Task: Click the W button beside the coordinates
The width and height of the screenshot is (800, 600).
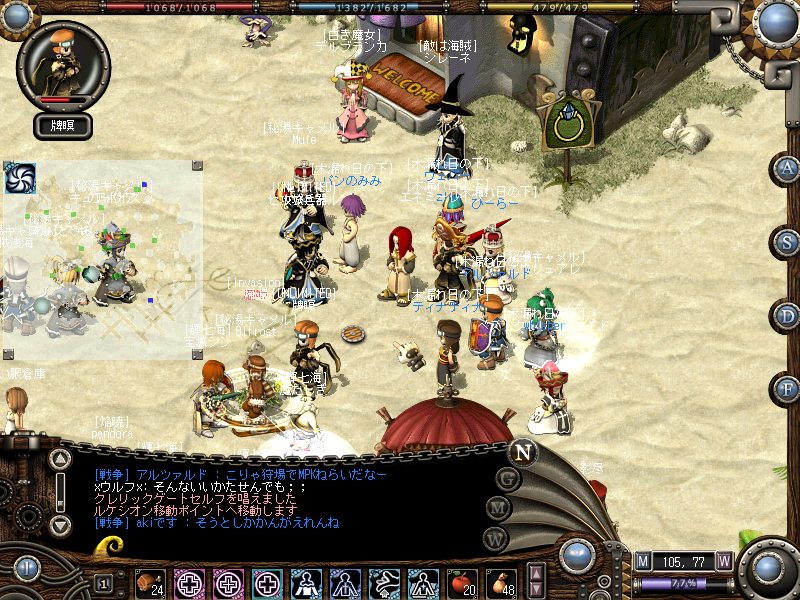Action: click(724, 561)
